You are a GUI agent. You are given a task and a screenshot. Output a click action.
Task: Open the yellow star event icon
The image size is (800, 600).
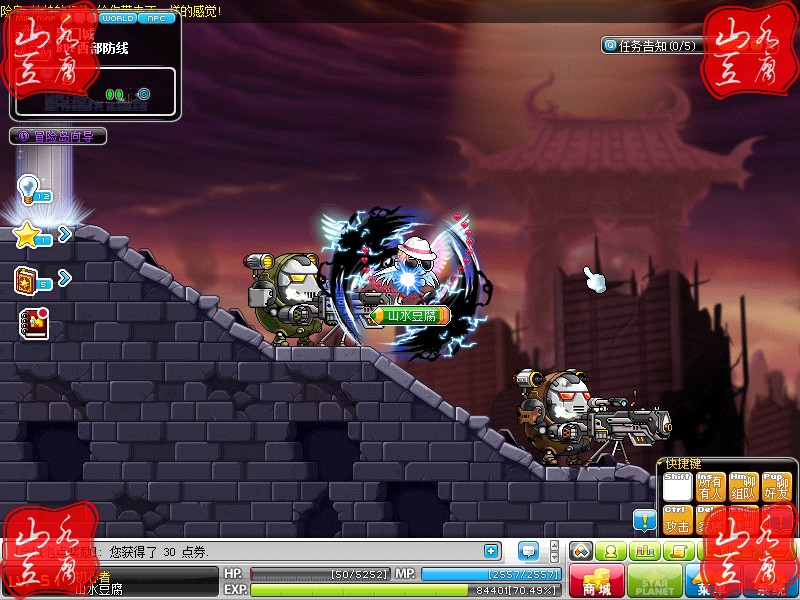[28, 235]
